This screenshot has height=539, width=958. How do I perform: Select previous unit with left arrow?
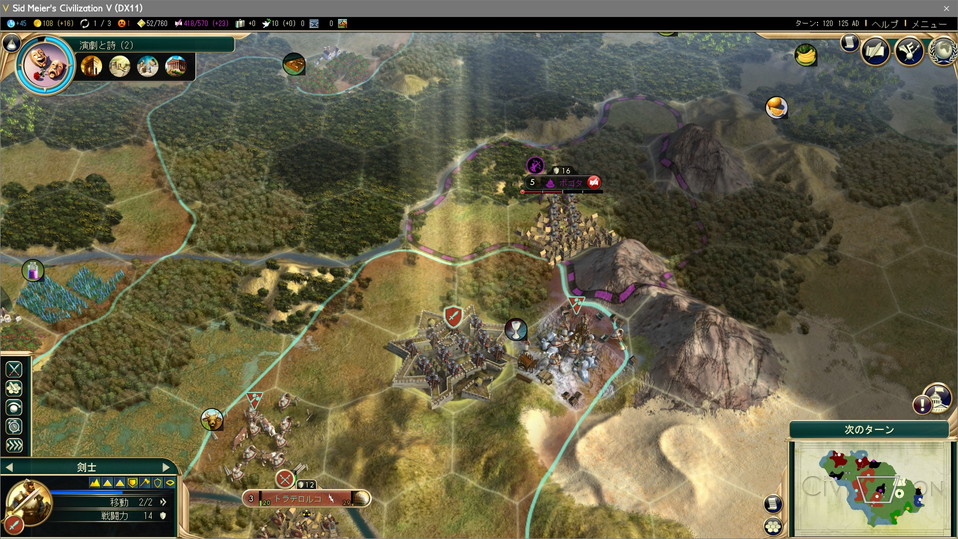10,467
